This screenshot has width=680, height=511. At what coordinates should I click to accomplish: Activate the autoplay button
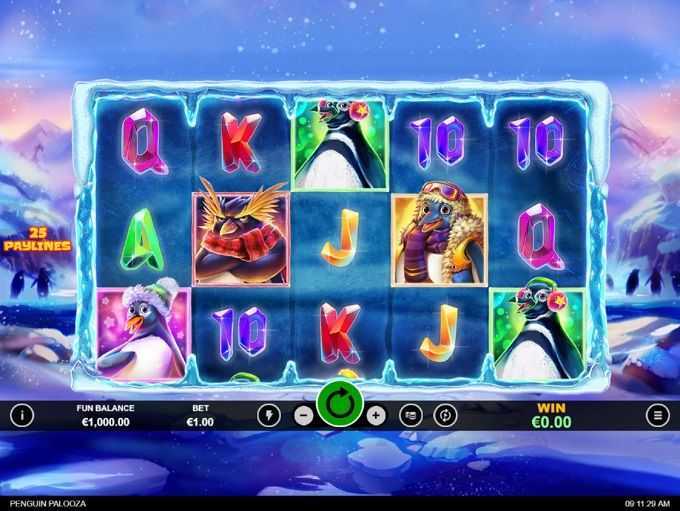tap(443, 415)
